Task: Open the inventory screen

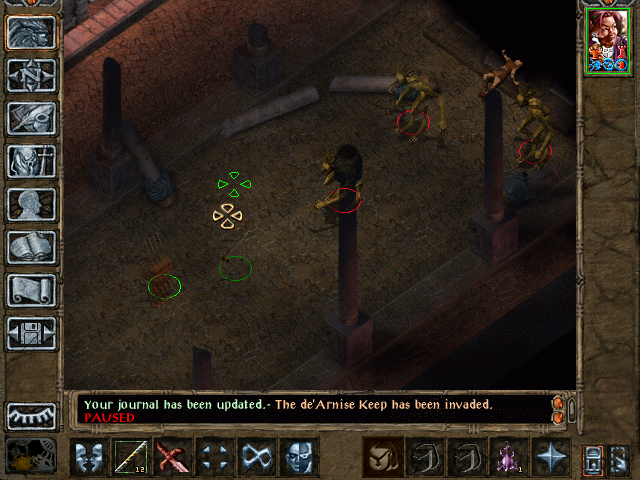Action: pos(31,161)
